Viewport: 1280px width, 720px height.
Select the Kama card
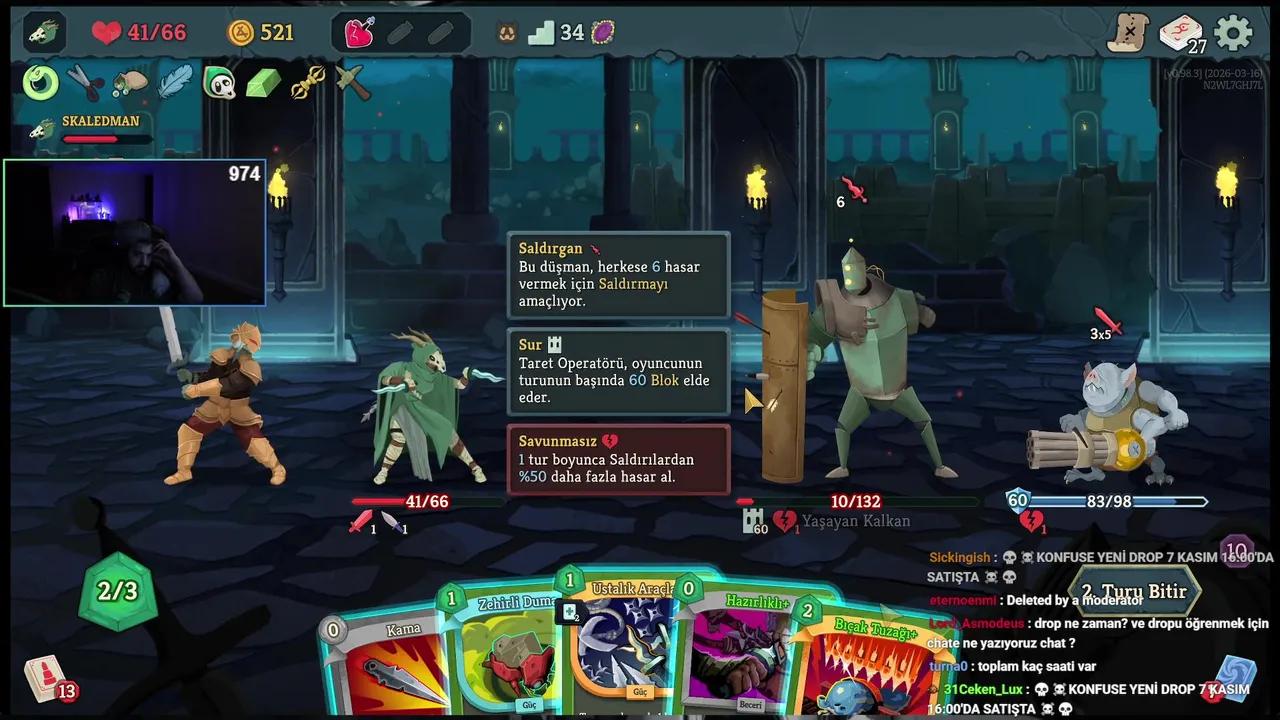[x=385, y=665]
